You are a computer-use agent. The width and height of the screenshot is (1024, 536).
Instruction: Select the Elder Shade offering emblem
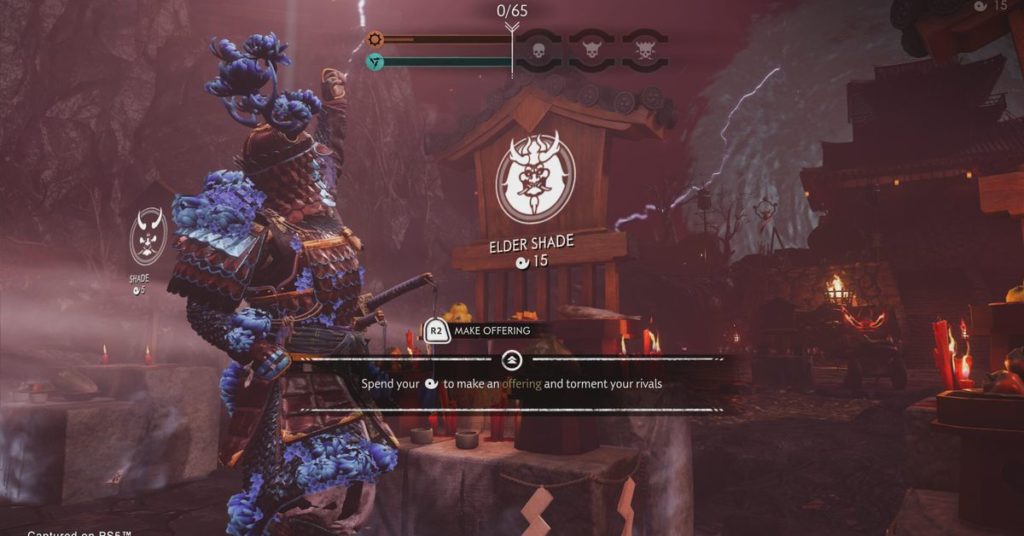click(535, 178)
